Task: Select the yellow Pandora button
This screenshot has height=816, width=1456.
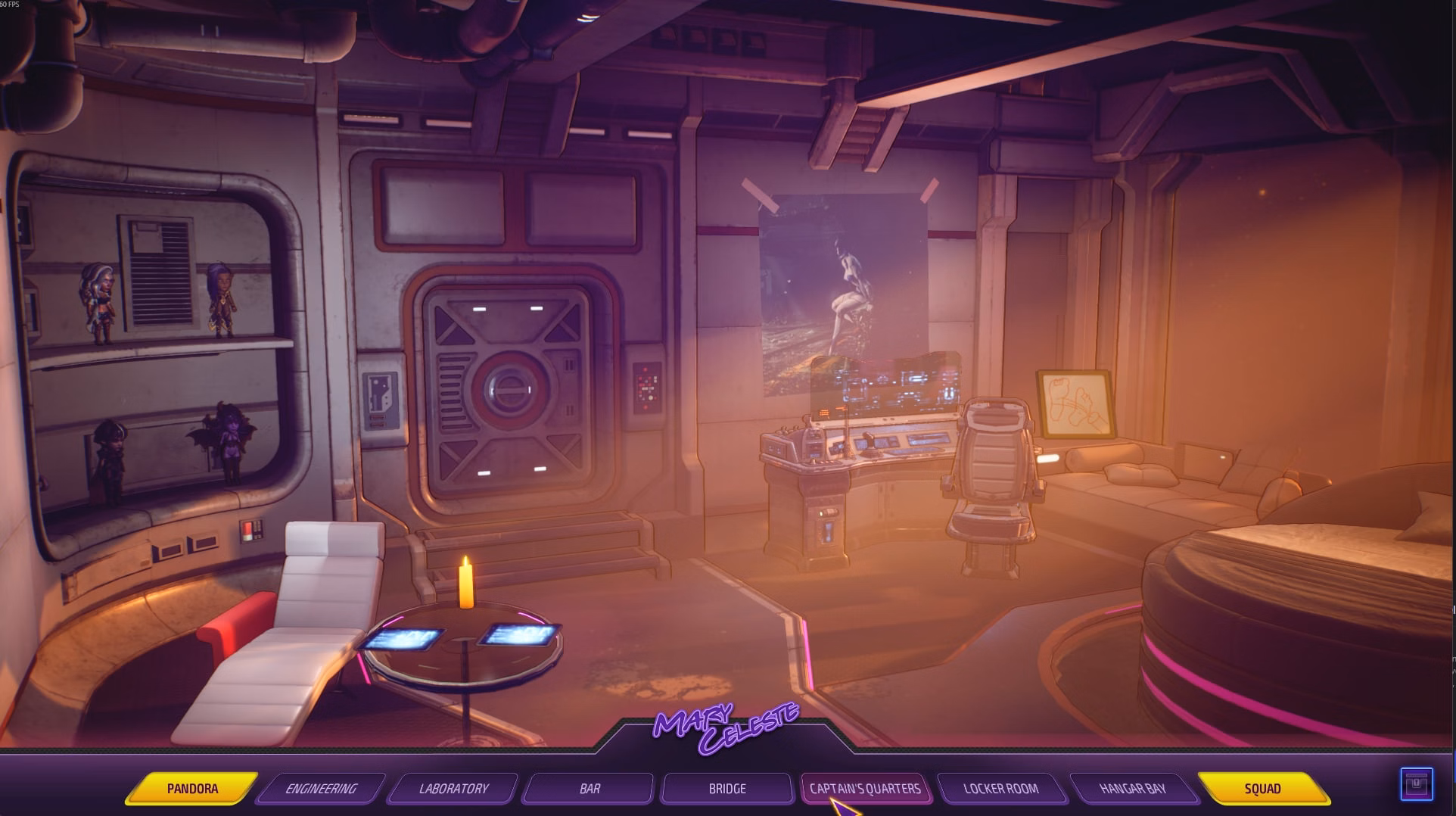Action: pyautogui.click(x=192, y=789)
